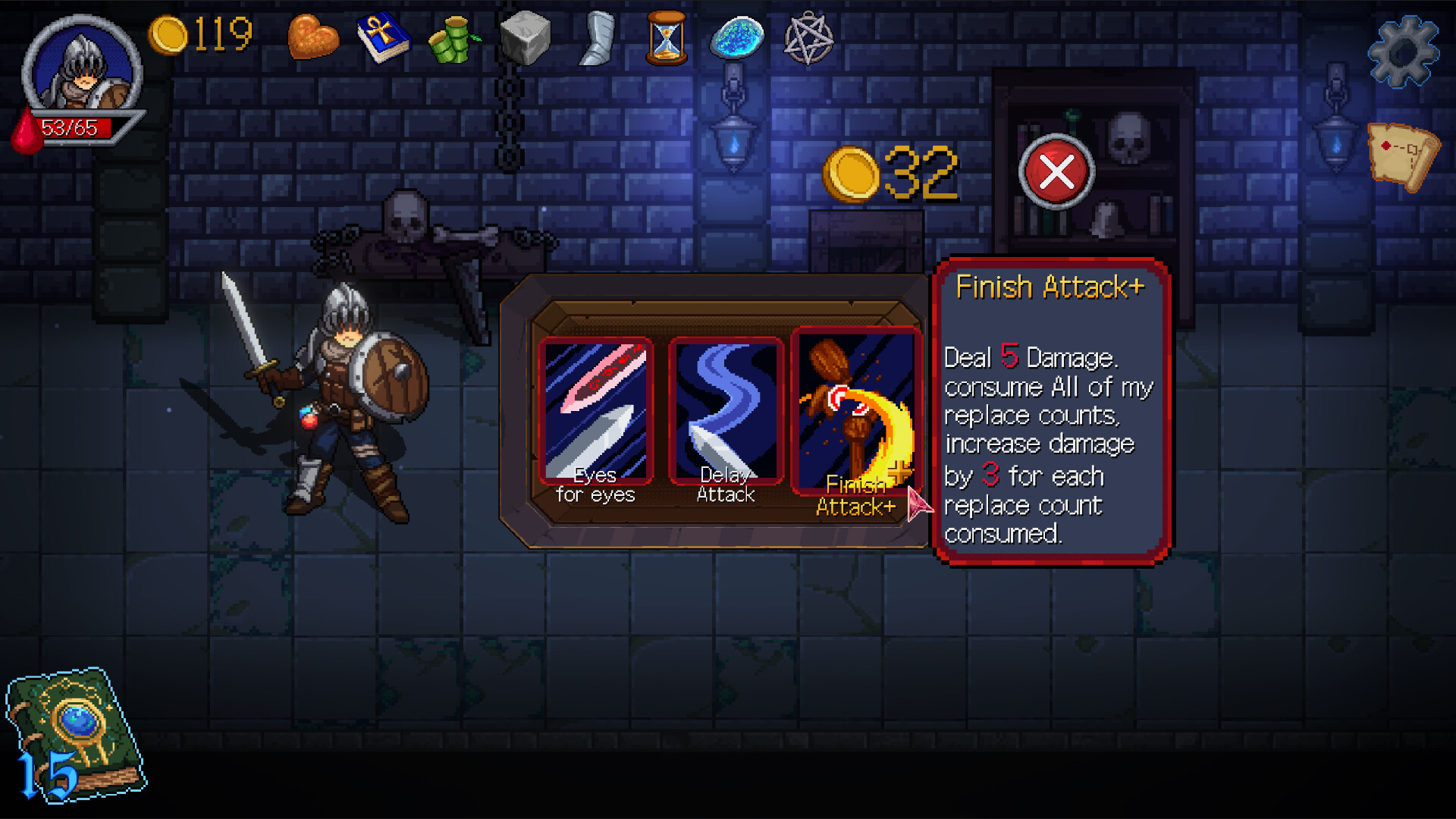Open the spellbook showing 15 charges
Image resolution: width=1456 pixels, height=819 pixels.
pyautogui.click(x=76, y=728)
